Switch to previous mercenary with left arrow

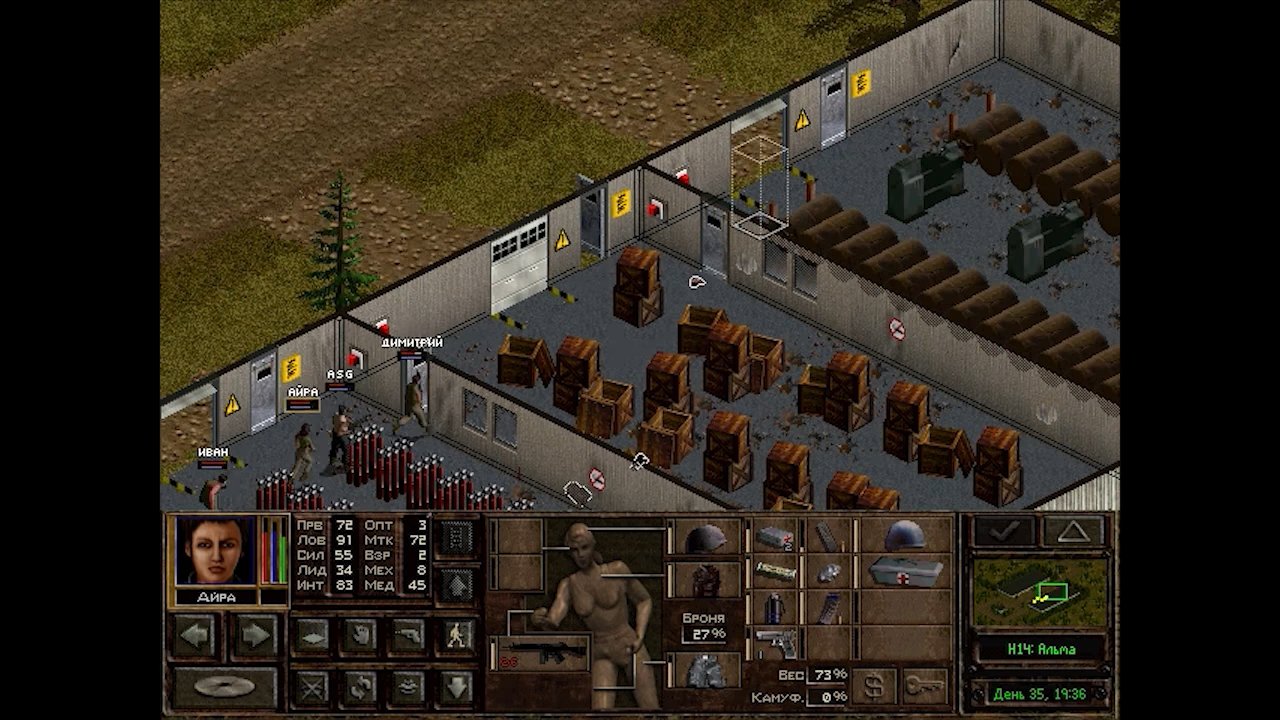point(195,636)
